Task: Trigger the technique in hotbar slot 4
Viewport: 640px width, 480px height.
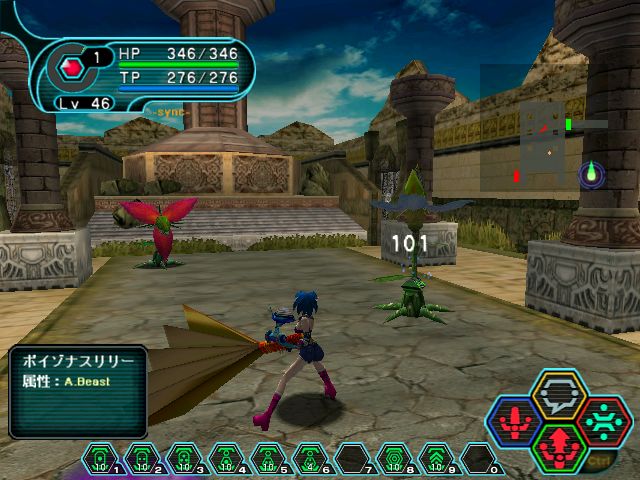Action: coord(226,460)
